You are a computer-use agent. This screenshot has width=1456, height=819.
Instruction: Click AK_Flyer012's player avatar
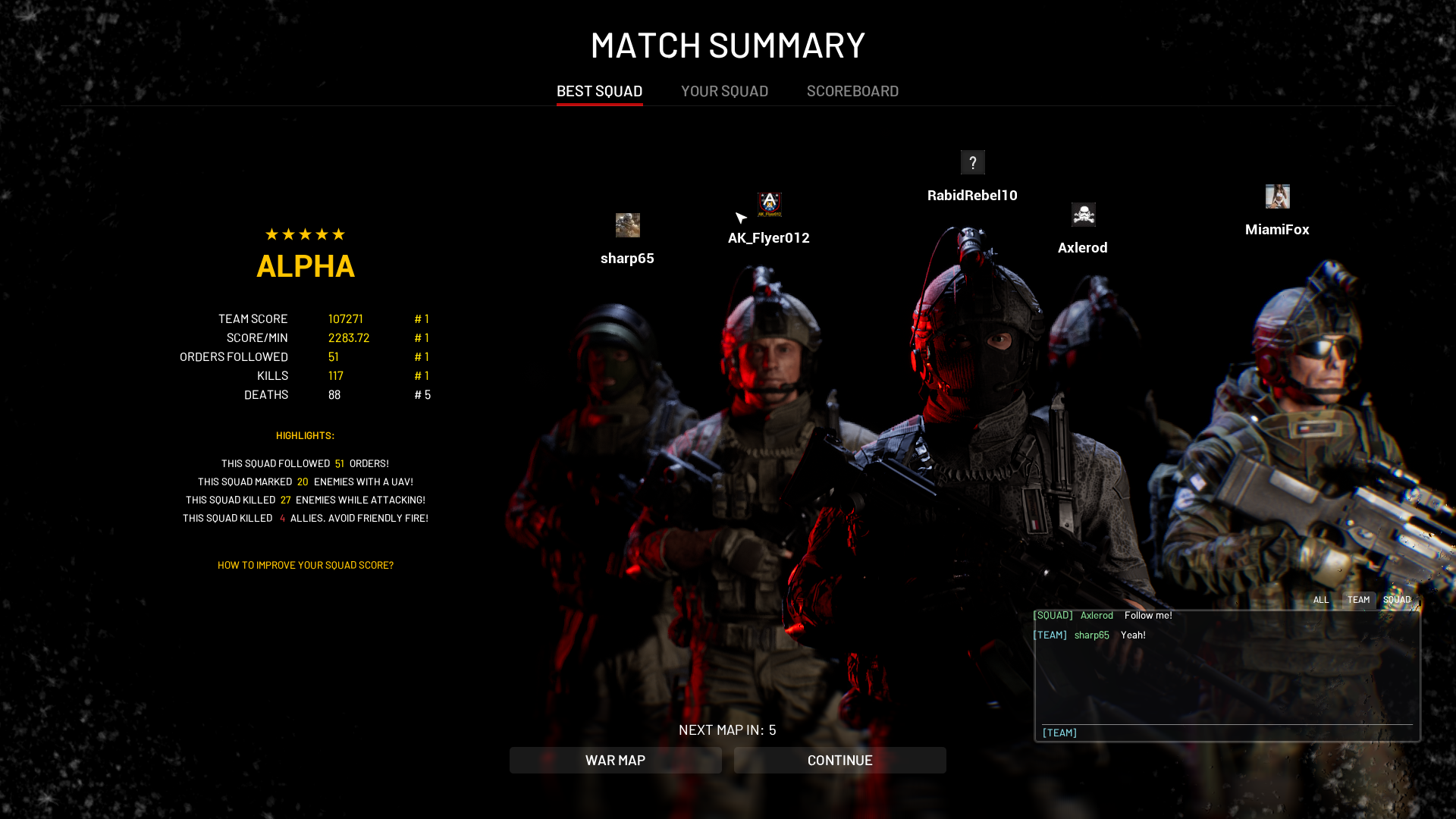(769, 205)
